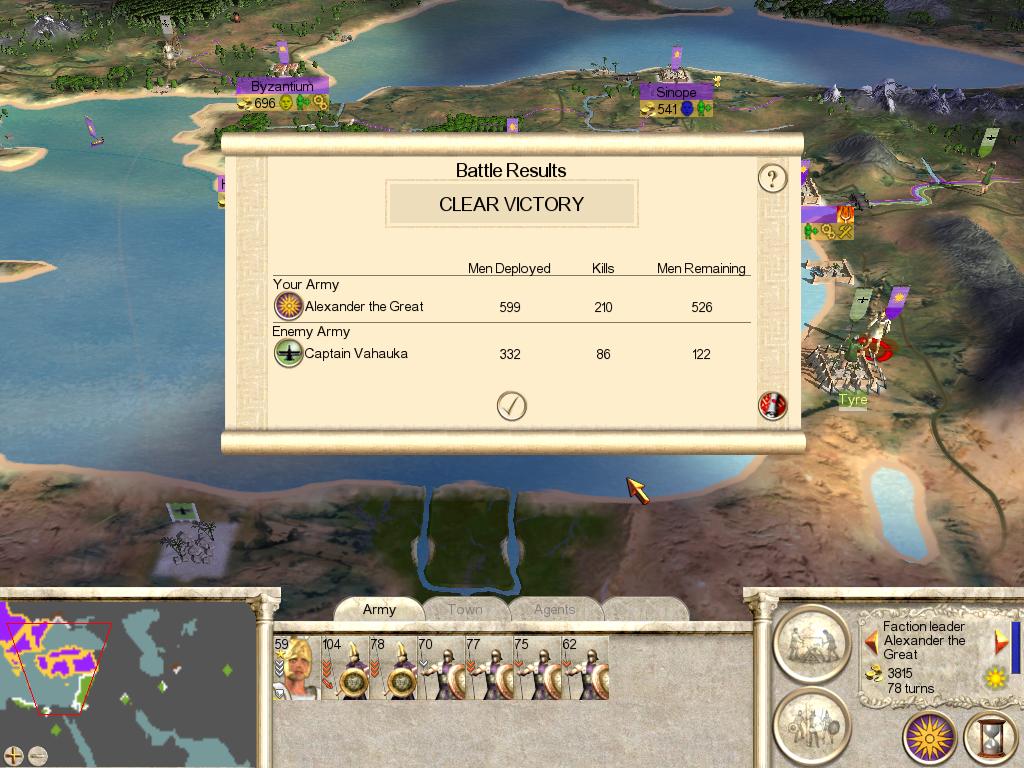Screen dimensions: 1024x768
Task: End the turn with the hourglass button
Action: [x=991, y=739]
